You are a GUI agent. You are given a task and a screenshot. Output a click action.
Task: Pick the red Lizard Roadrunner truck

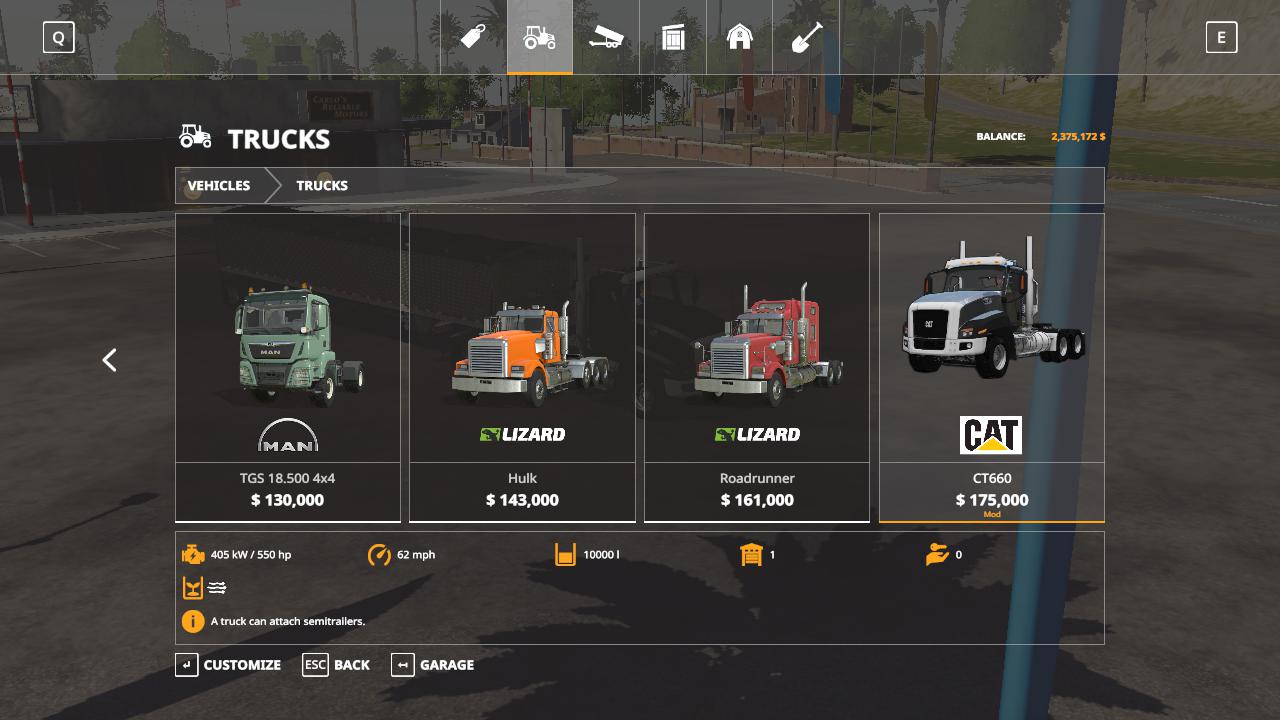point(757,366)
